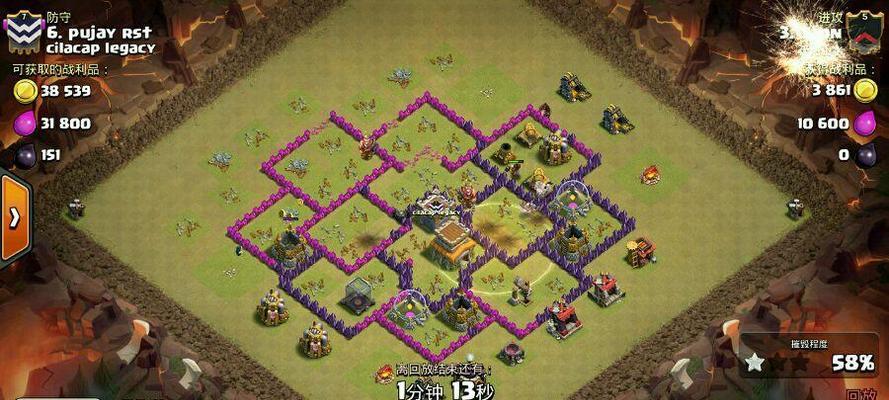
Task: Tap the defender's purple clan badge
Action: pyautogui.click(x=22, y=34)
